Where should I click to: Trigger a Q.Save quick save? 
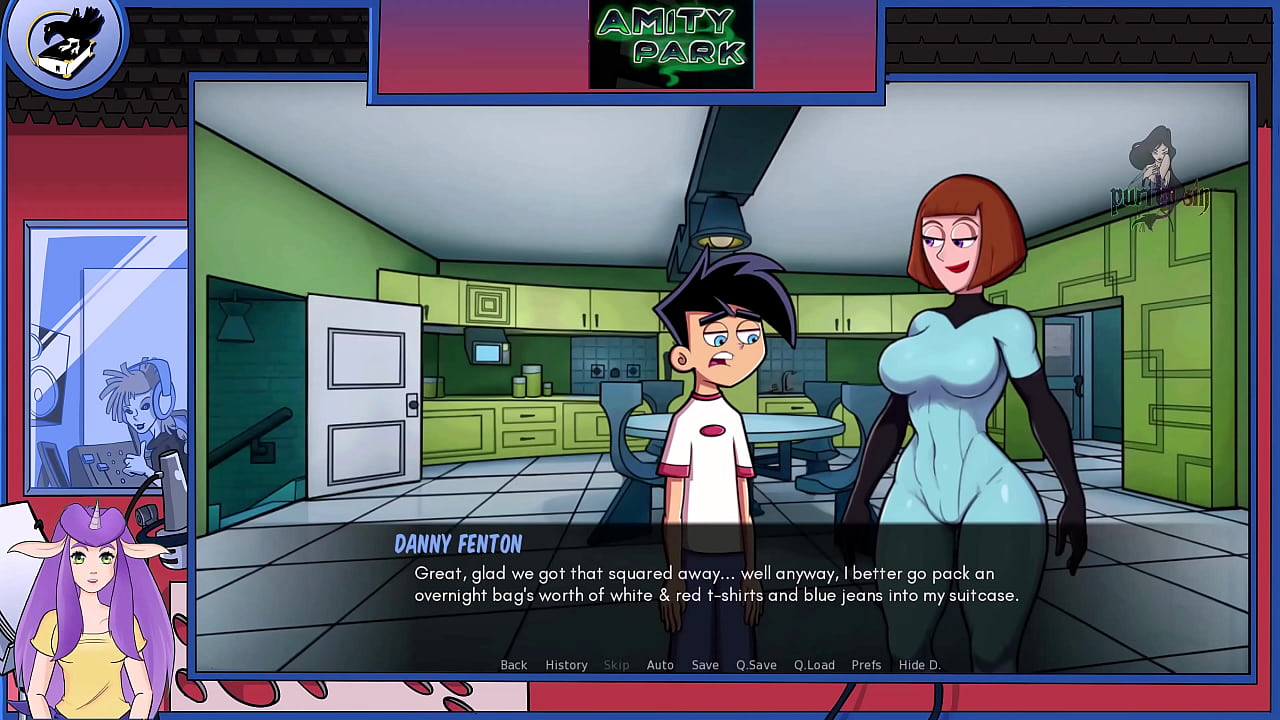tap(755, 664)
